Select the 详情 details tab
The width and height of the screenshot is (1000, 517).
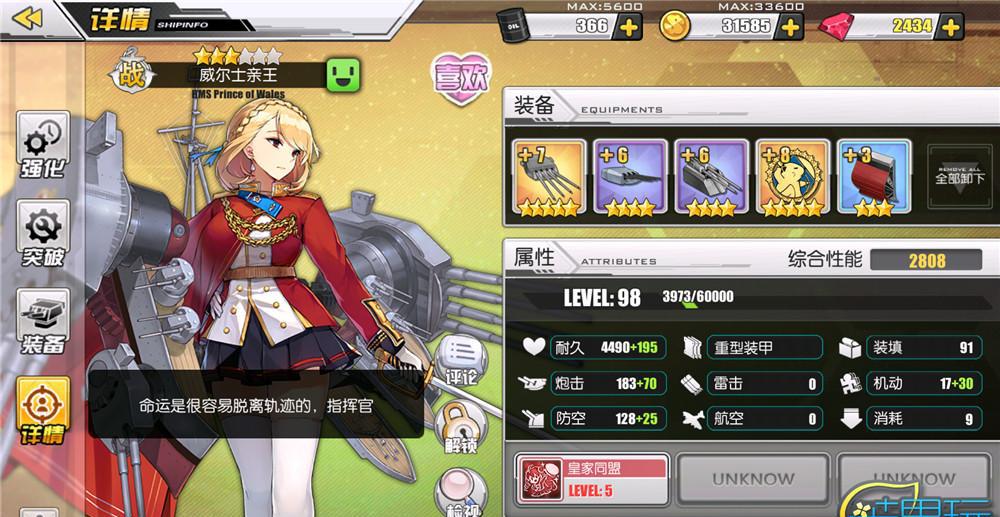[43, 411]
